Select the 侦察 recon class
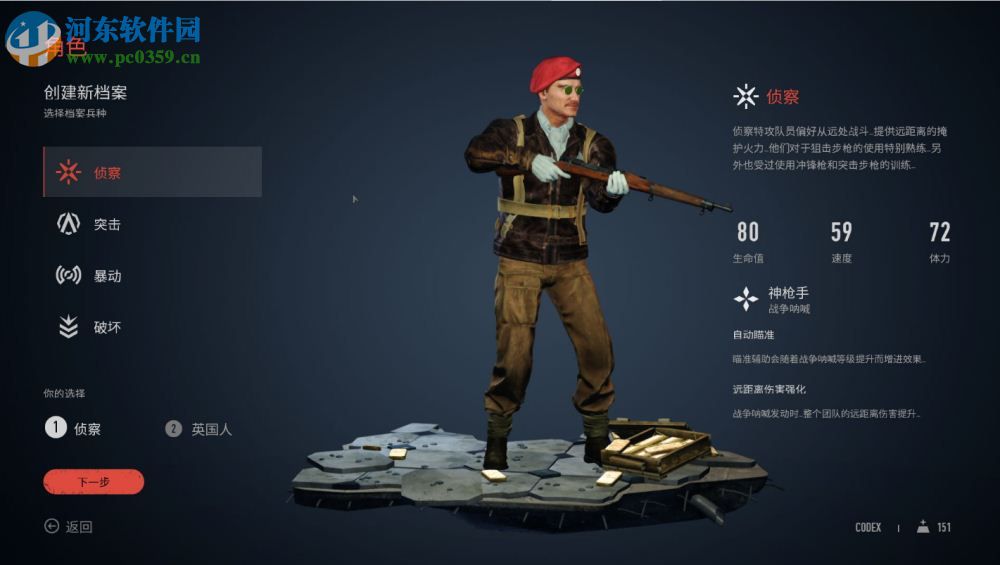 (152, 172)
